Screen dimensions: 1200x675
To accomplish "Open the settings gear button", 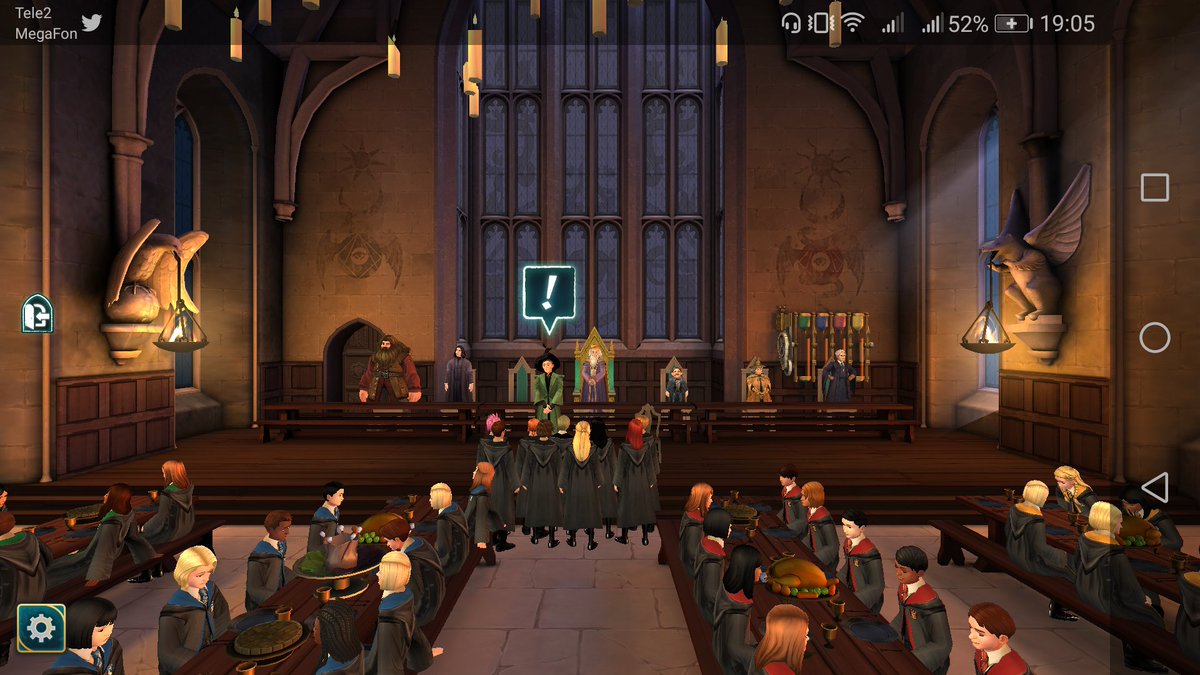I will click(x=41, y=628).
